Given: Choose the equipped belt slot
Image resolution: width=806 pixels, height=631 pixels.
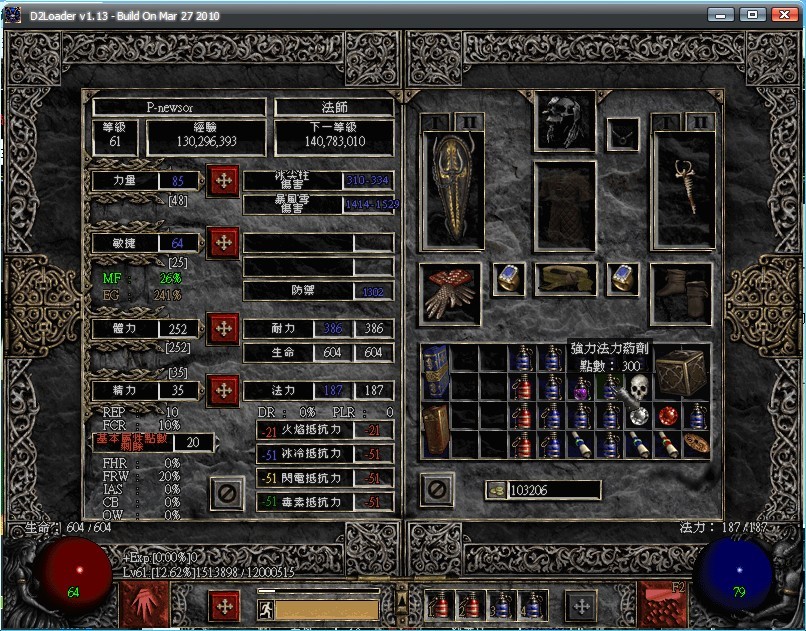Looking at the screenshot, I should pyautogui.click(x=565, y=280).
